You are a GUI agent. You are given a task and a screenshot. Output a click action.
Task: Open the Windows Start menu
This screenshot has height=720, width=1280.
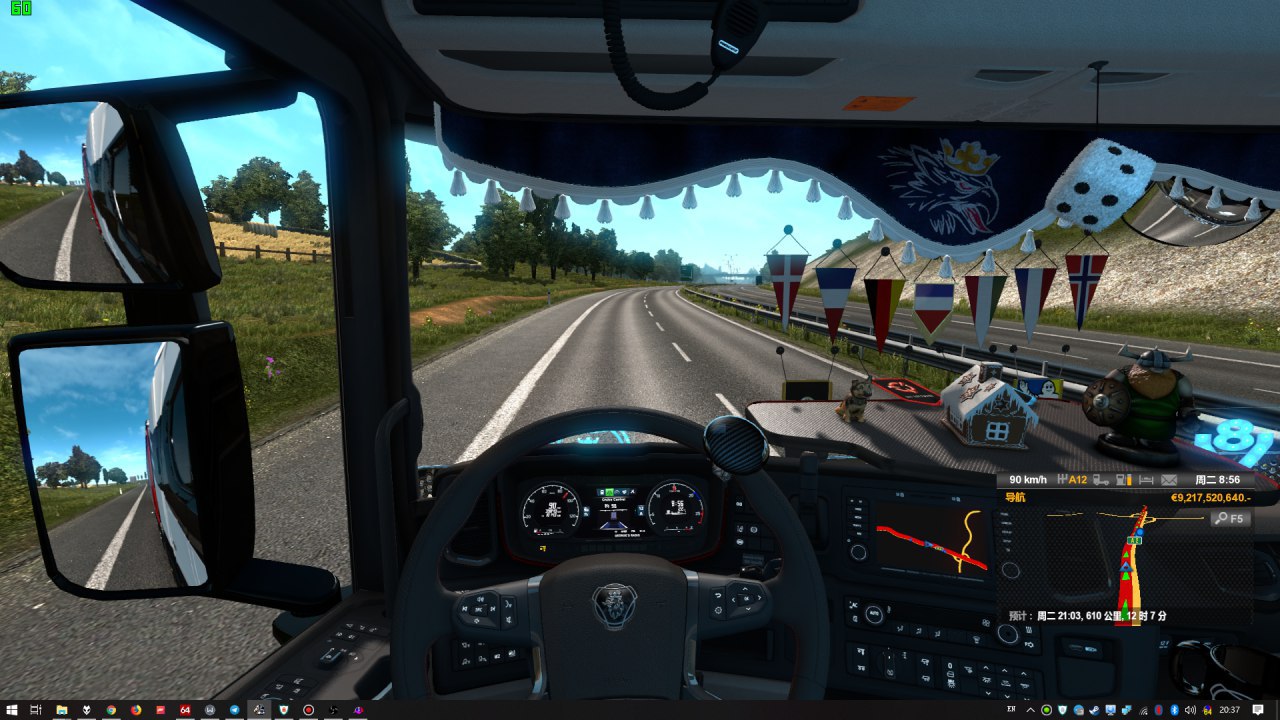11,710
